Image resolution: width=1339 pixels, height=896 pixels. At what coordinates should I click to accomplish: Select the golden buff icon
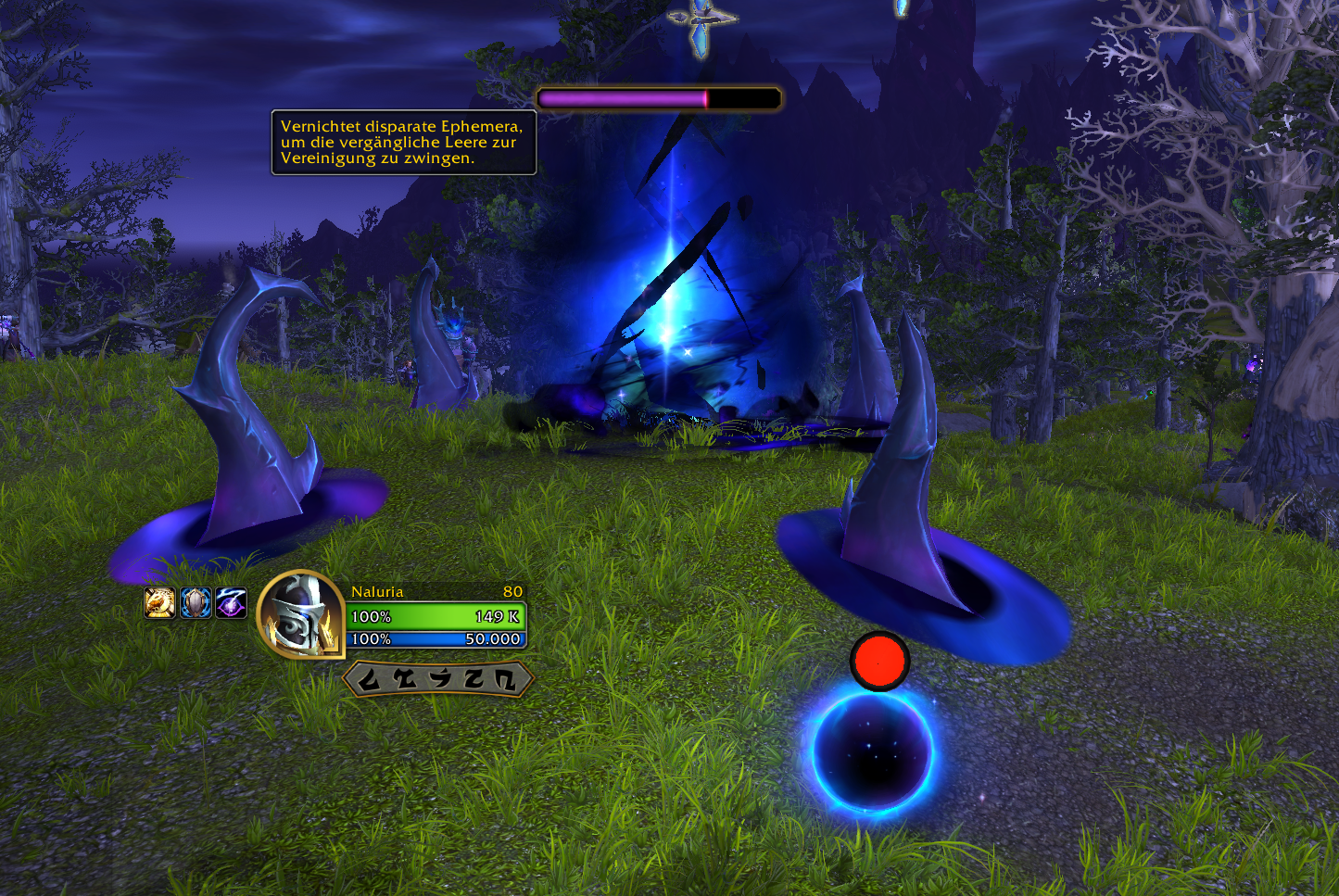tap(160, 603)
